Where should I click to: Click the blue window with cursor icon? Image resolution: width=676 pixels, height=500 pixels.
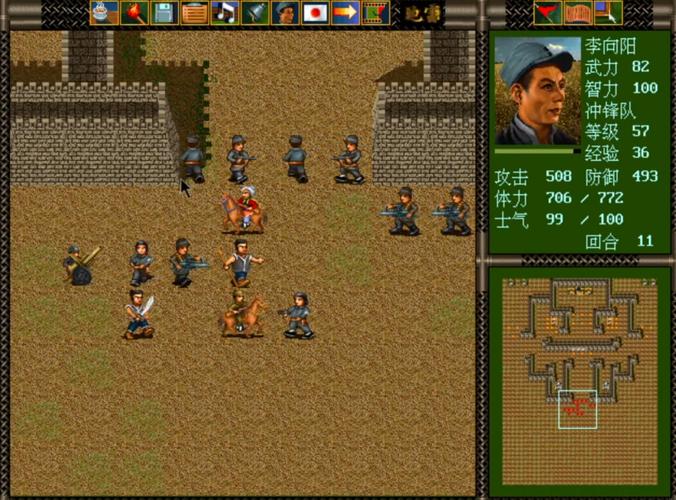pyautogui.click(x=608, y=13)
